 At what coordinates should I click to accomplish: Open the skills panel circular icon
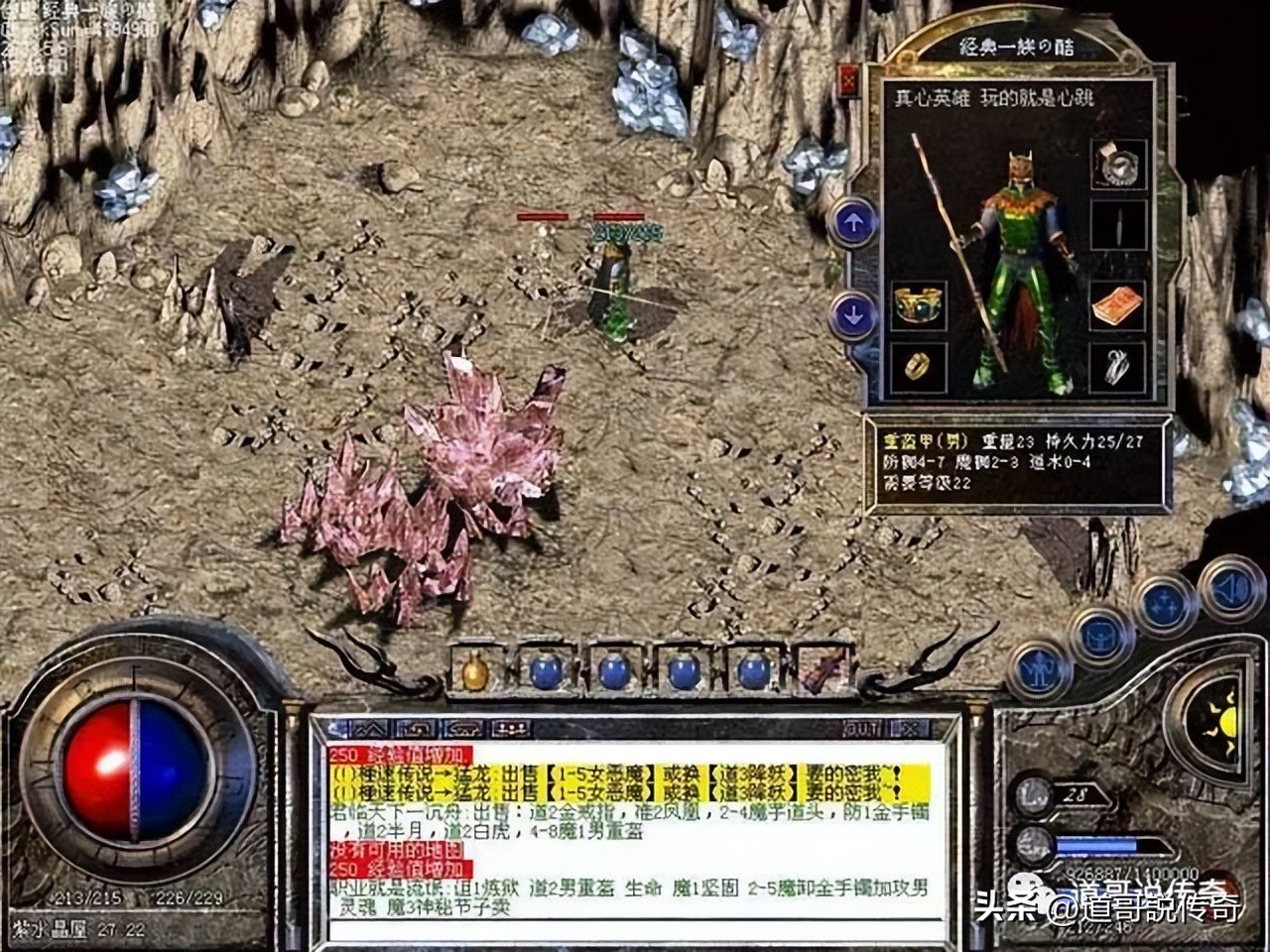coord(1162,602)
